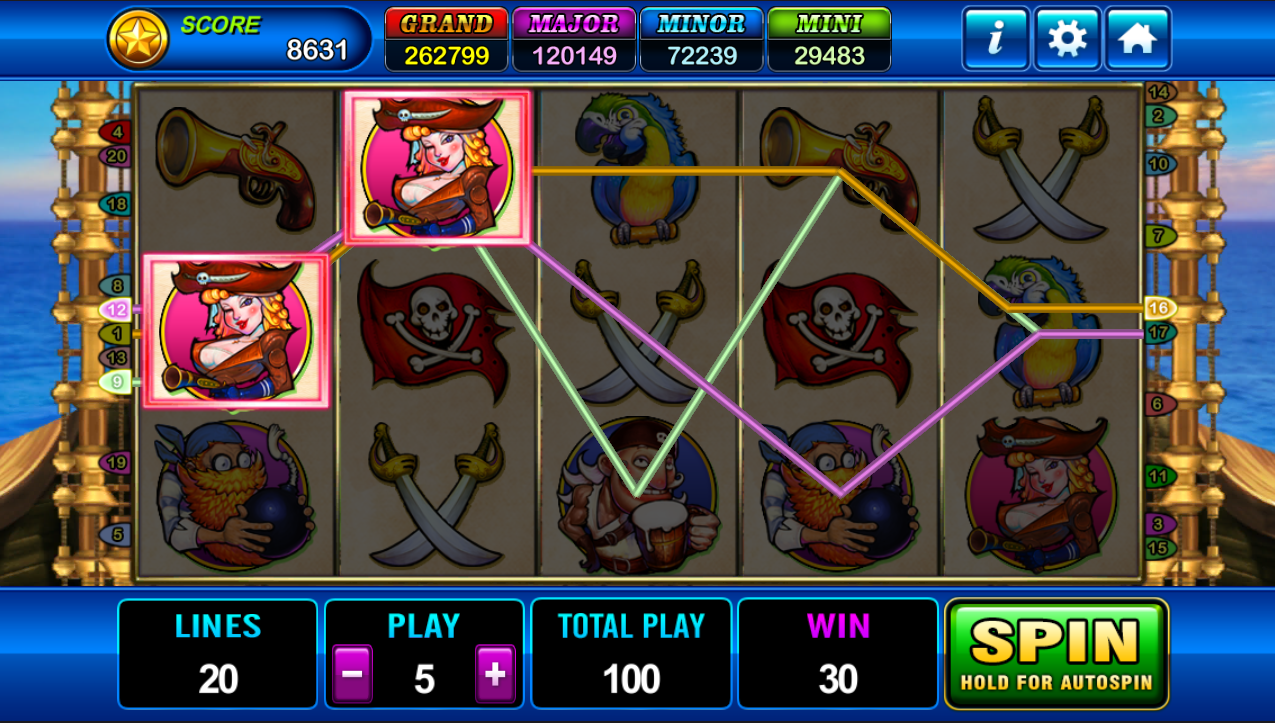This screenshot has width=1275, height=723.
Task: Return to lobby via home button
Action: click(x=1138, y=40)
